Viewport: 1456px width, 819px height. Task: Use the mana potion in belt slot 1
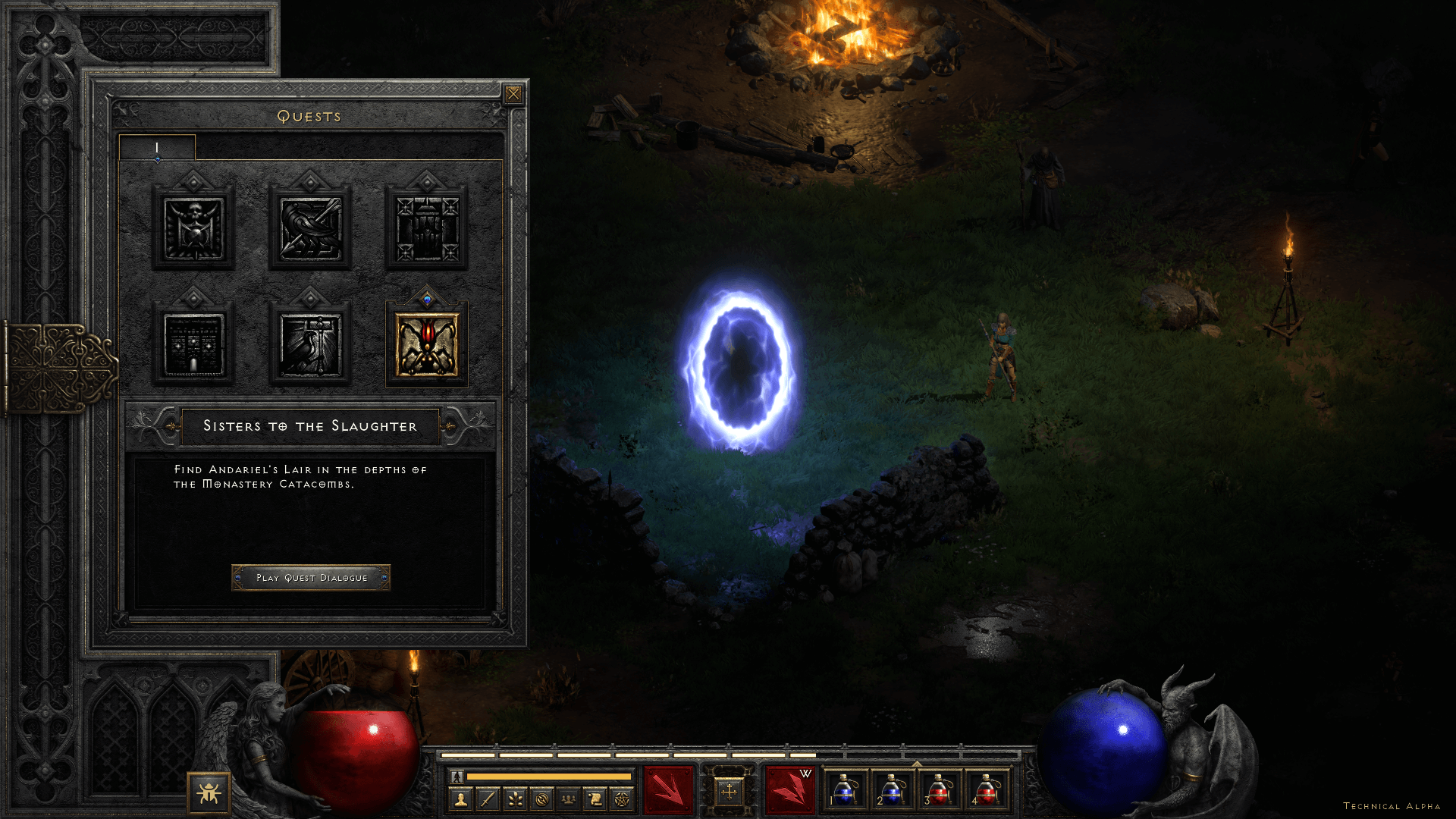[x=845, y=790]
